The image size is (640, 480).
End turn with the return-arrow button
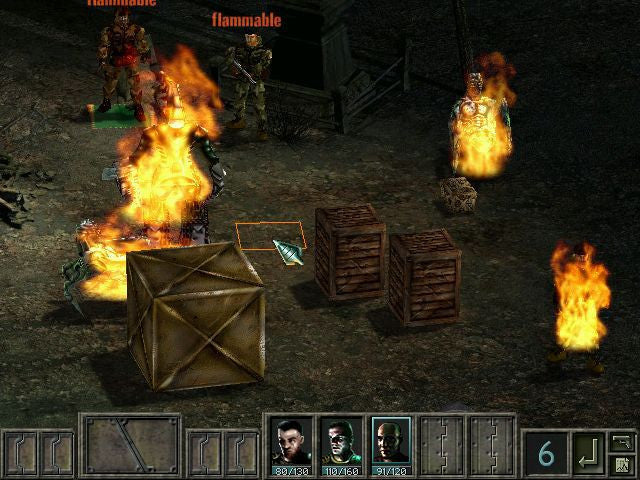588,455
